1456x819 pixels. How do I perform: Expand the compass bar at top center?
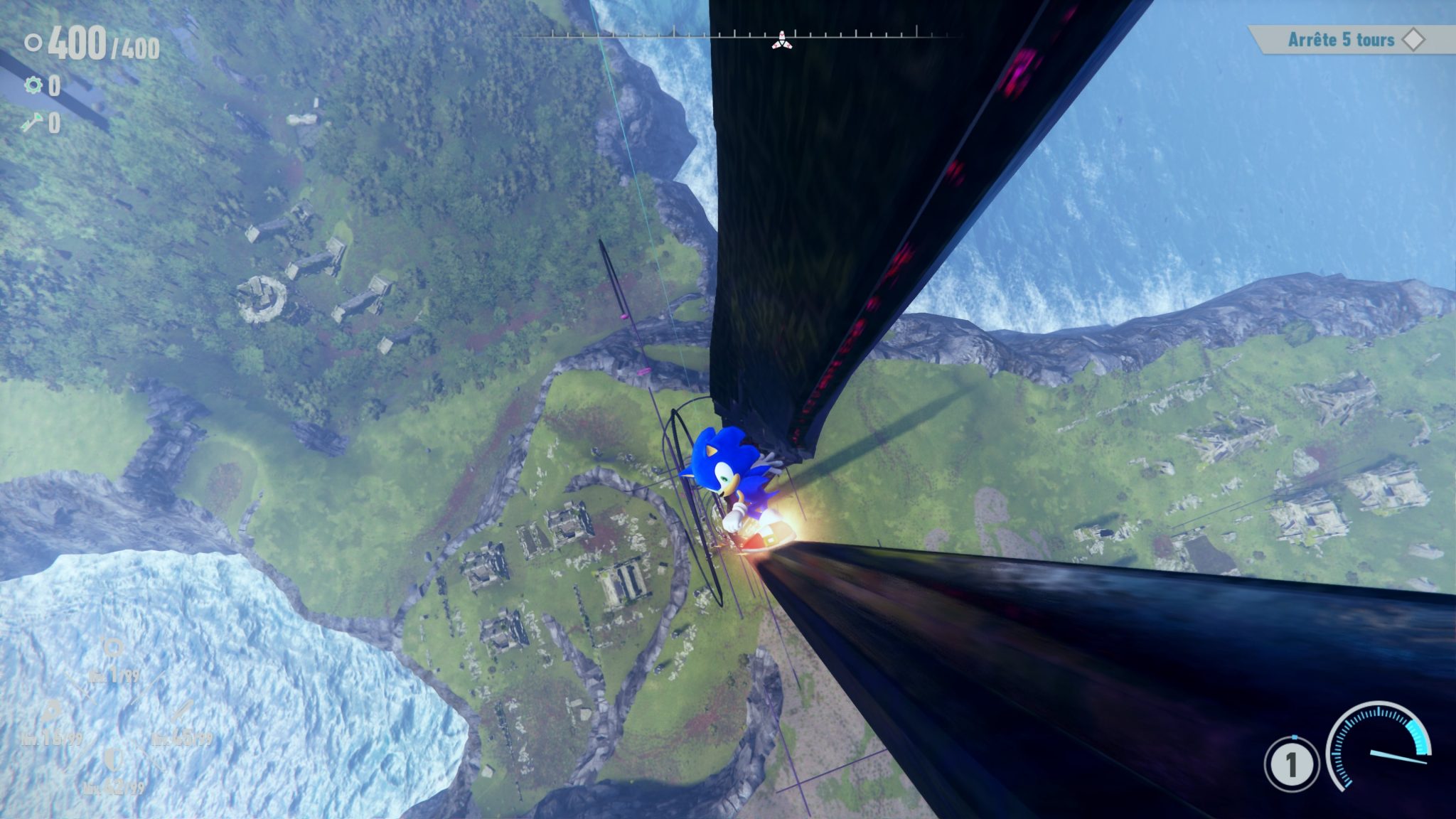tap(746, 33)
